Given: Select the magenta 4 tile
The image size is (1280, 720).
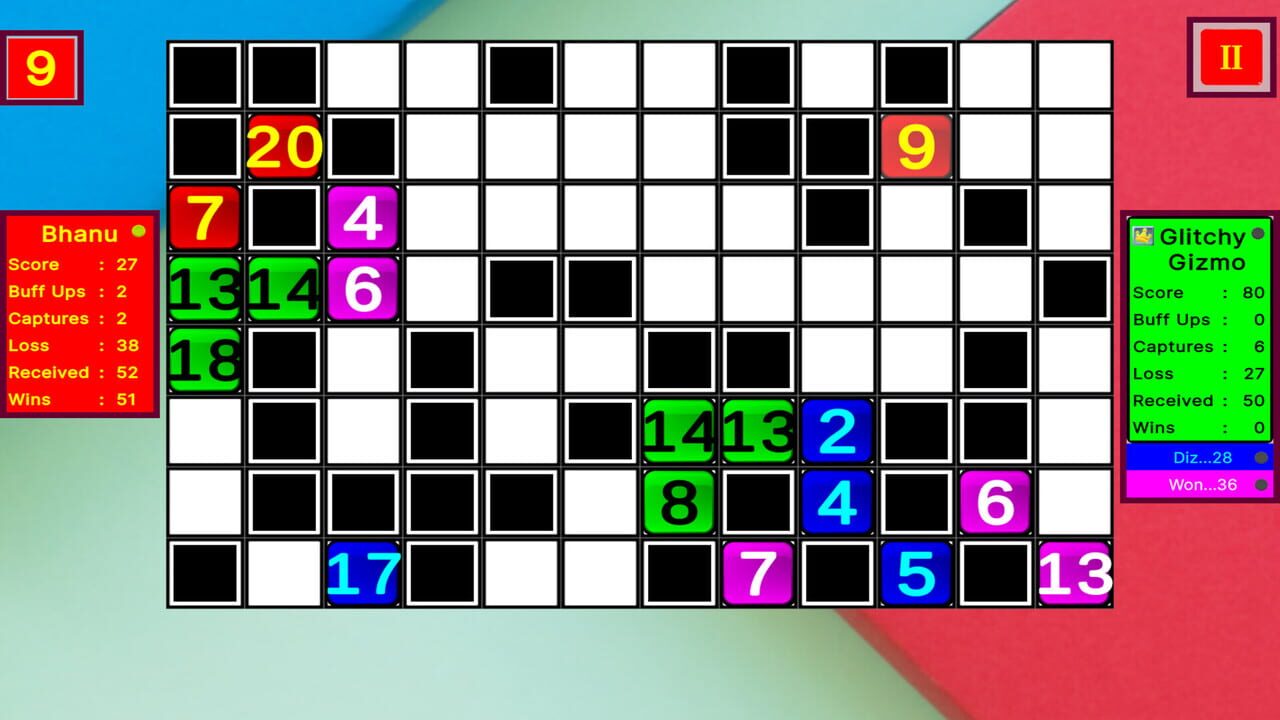Looking at the screenshot, I should [362, 217].
